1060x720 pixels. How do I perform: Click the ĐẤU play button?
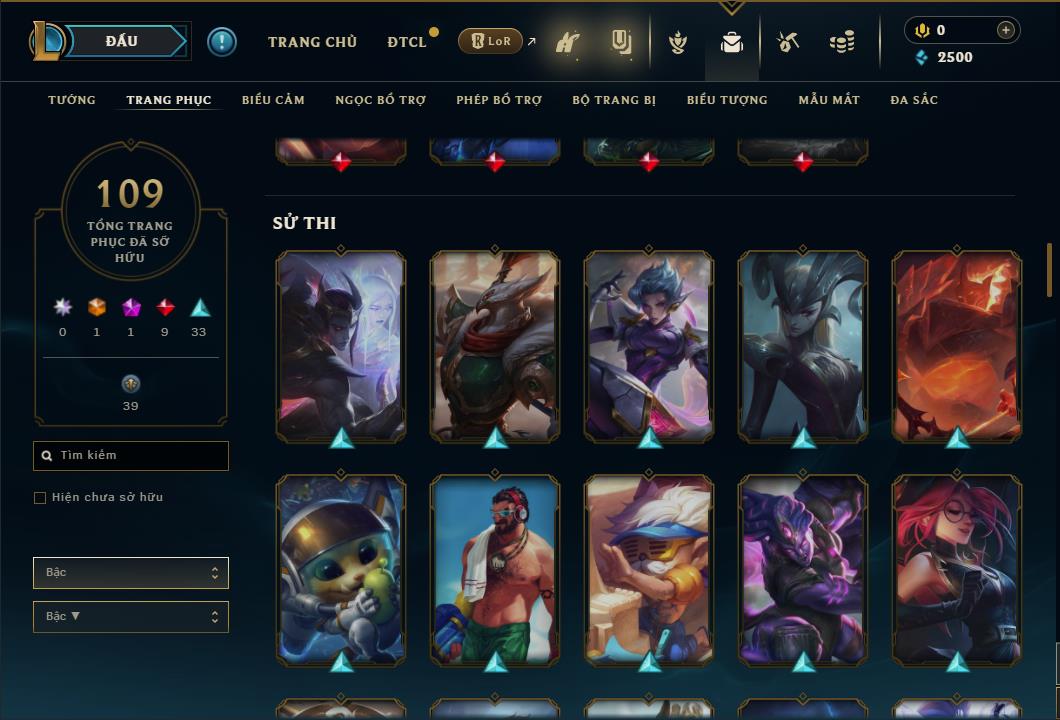122,41
